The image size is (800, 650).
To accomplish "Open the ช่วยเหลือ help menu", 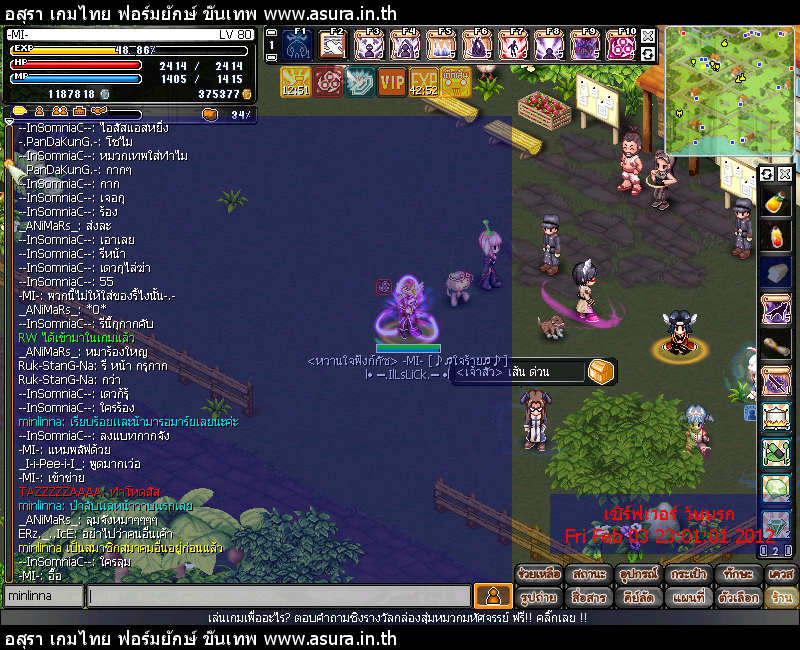I will pyautogui.click(x=538, y=575).
